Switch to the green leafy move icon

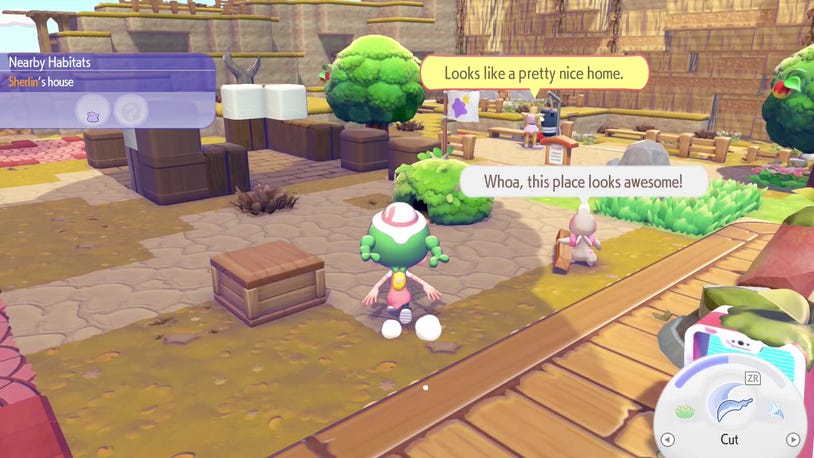[x=685, y=410]
